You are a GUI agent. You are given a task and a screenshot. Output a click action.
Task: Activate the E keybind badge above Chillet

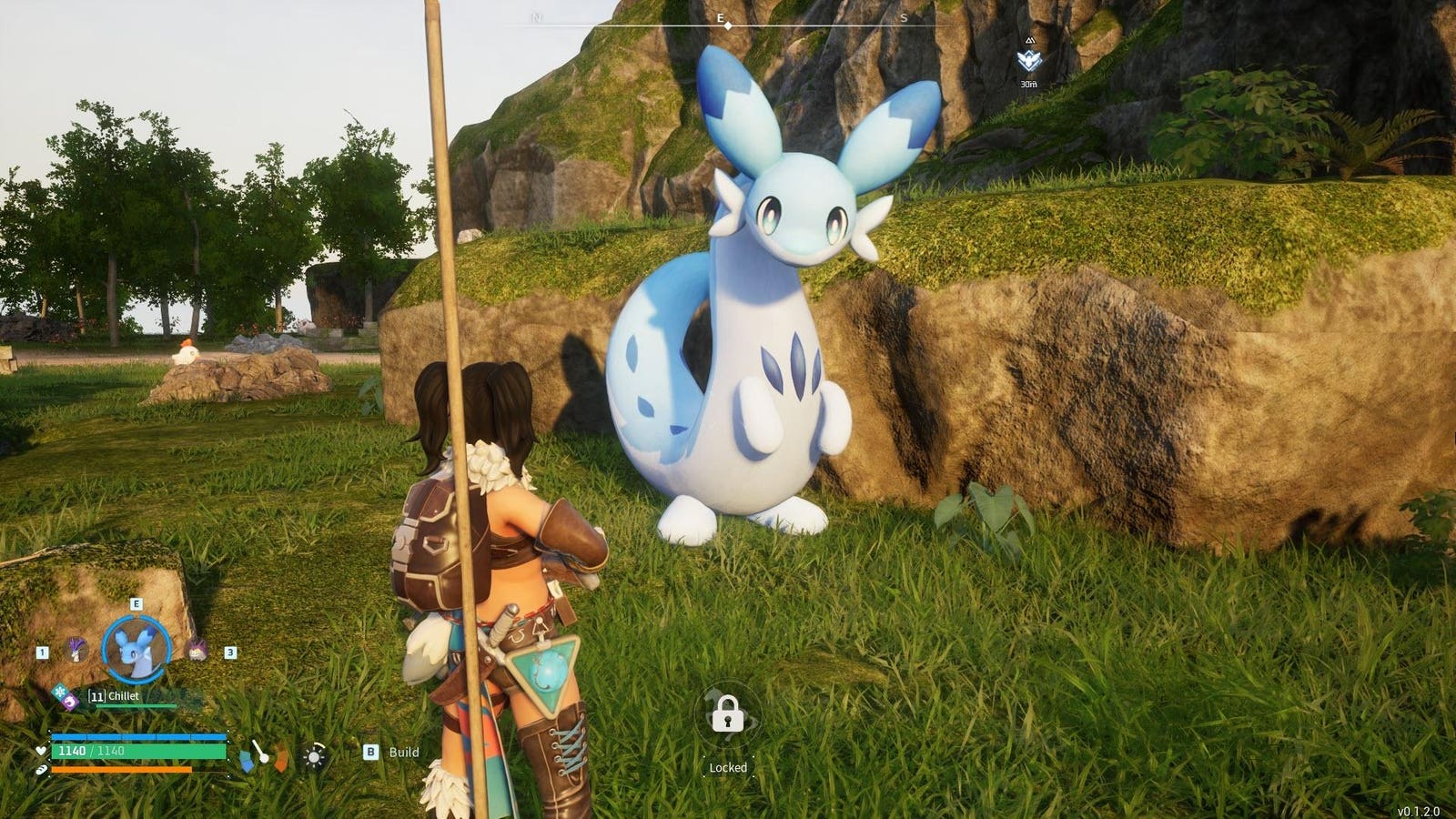pyautogui.click(x=136, y=603)
